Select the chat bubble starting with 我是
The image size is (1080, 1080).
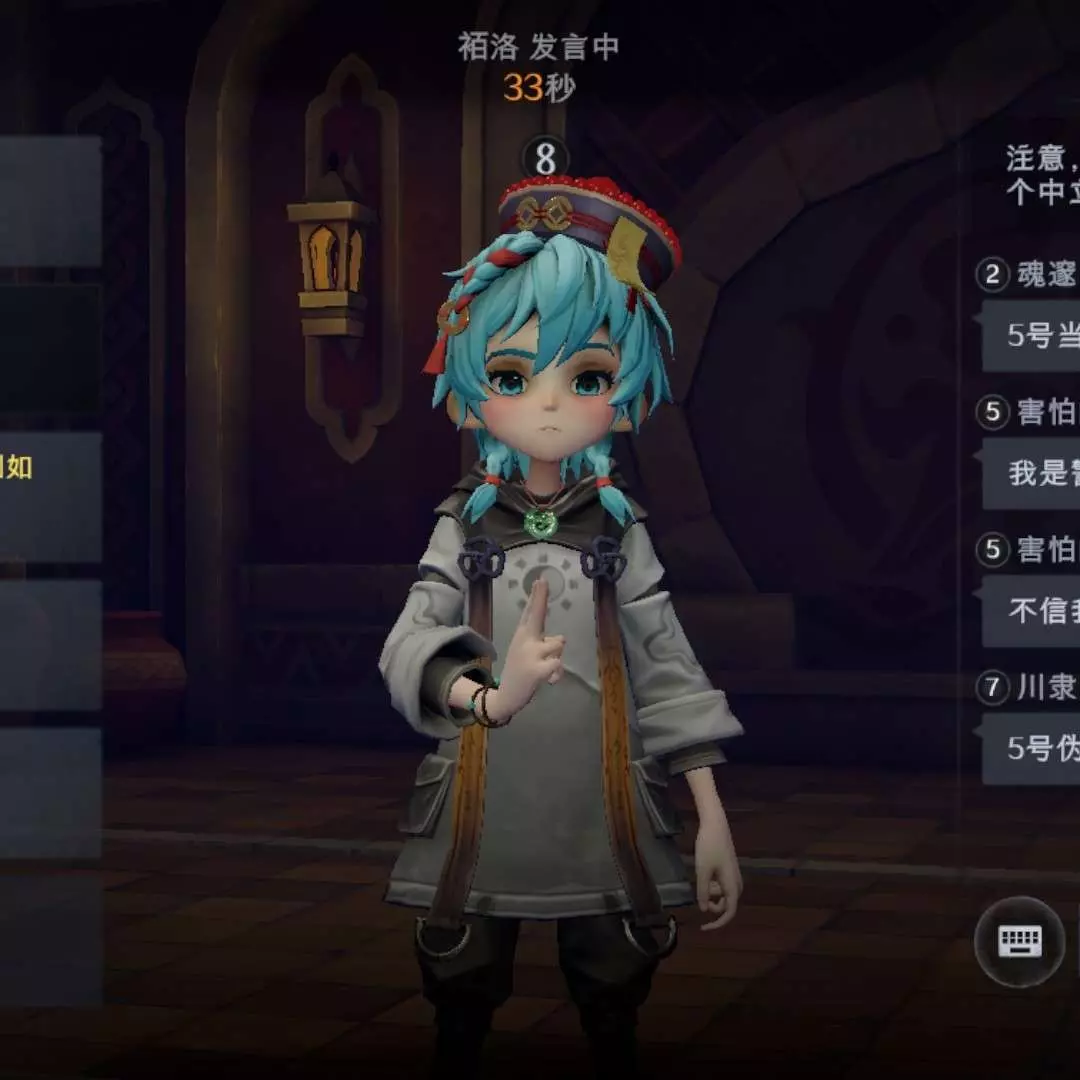pos(1040,473)
